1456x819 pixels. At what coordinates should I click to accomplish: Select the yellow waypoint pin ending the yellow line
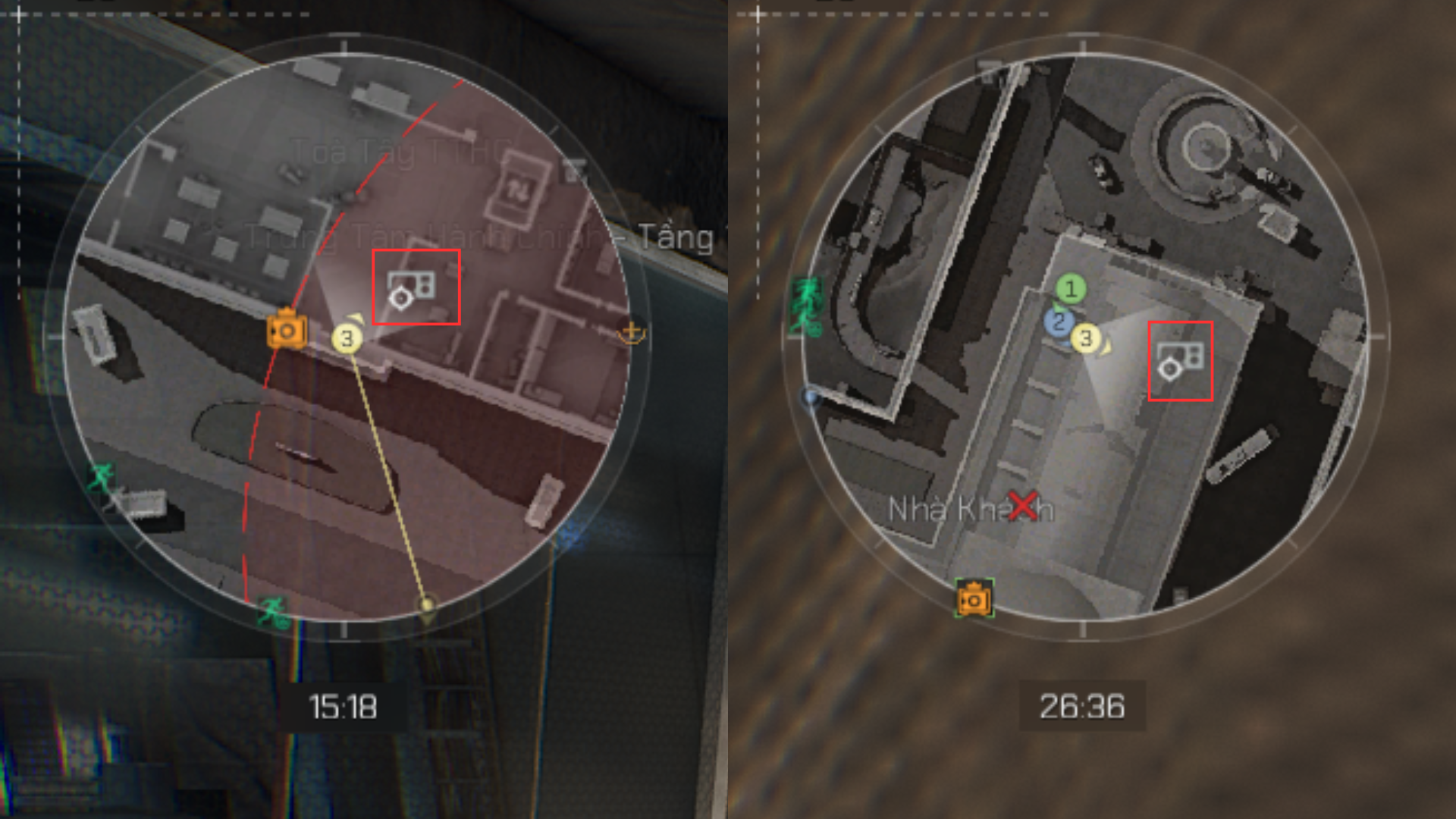click(x=427, y=605)
